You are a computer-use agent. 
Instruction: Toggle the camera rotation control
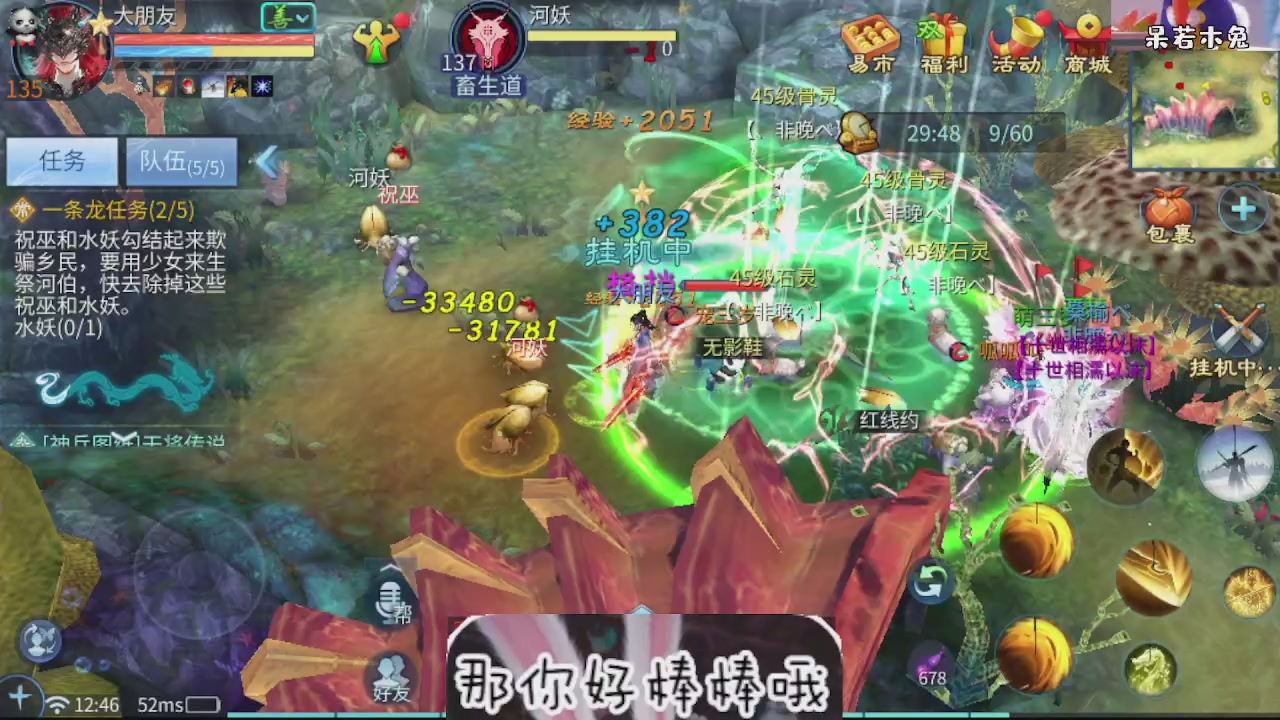pos(930,581)
